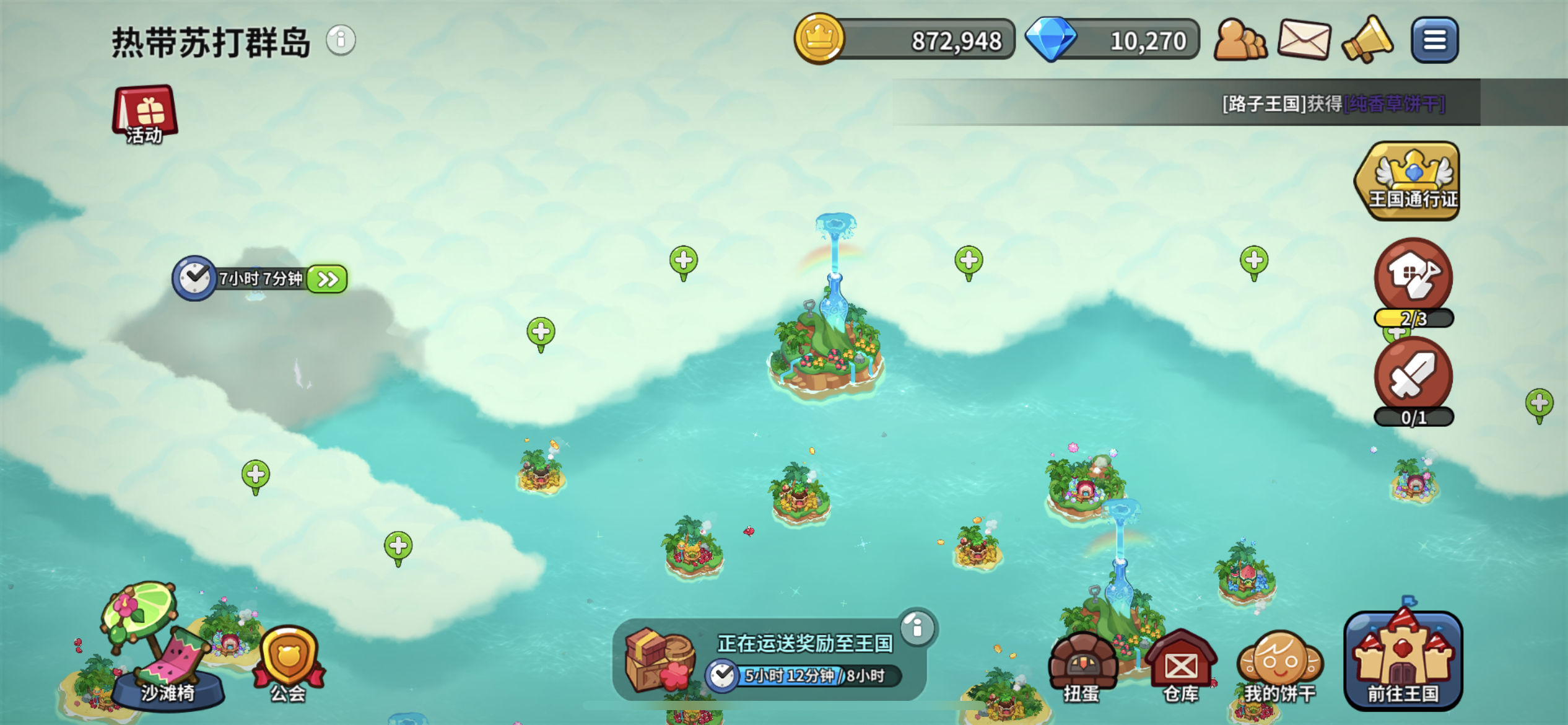This screenshot has width=1568, height=725.
Task: Open the friends icon in top bar
Action: (1240, 41)
